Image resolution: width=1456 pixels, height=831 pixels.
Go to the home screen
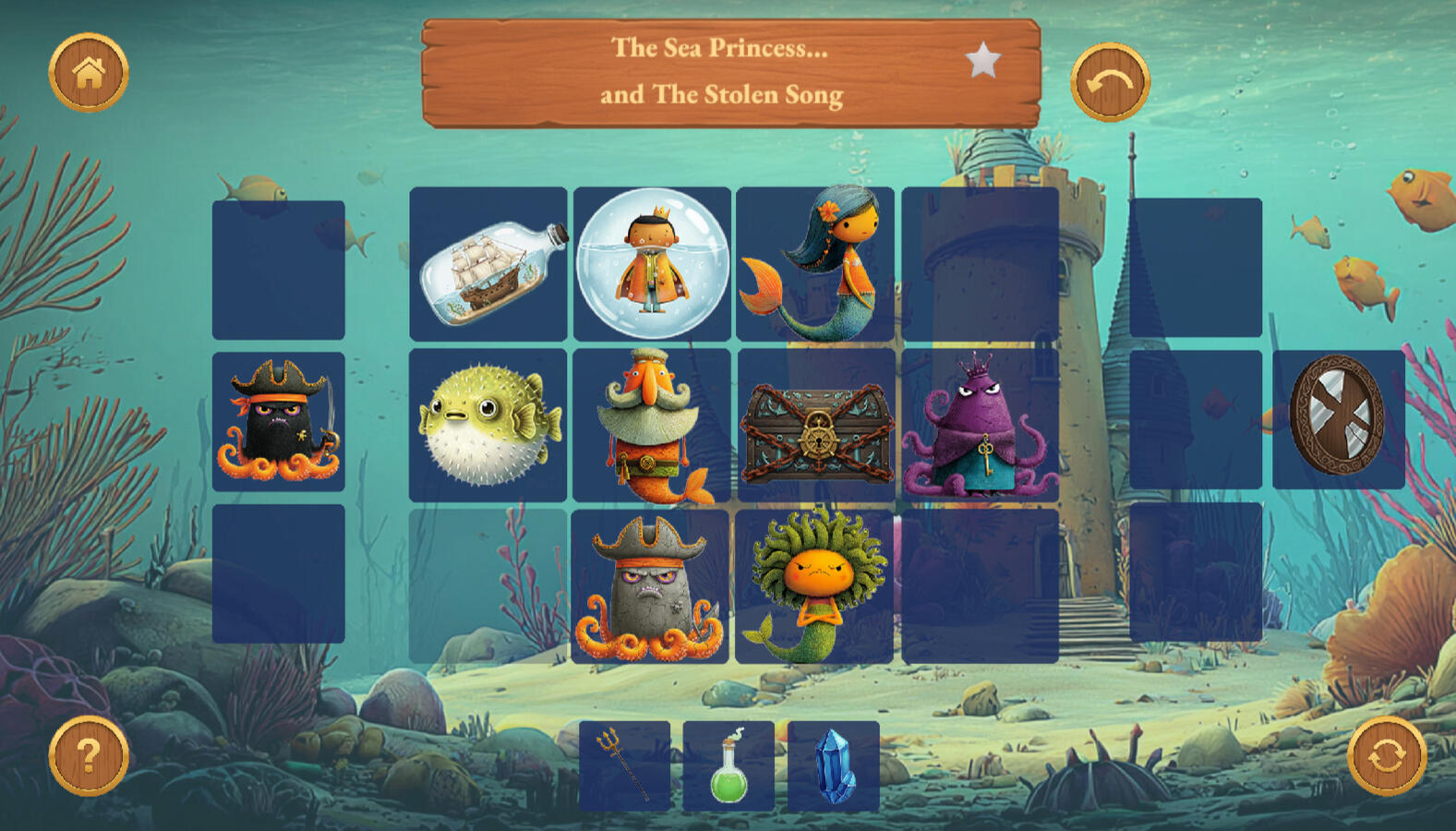(89, 73)
